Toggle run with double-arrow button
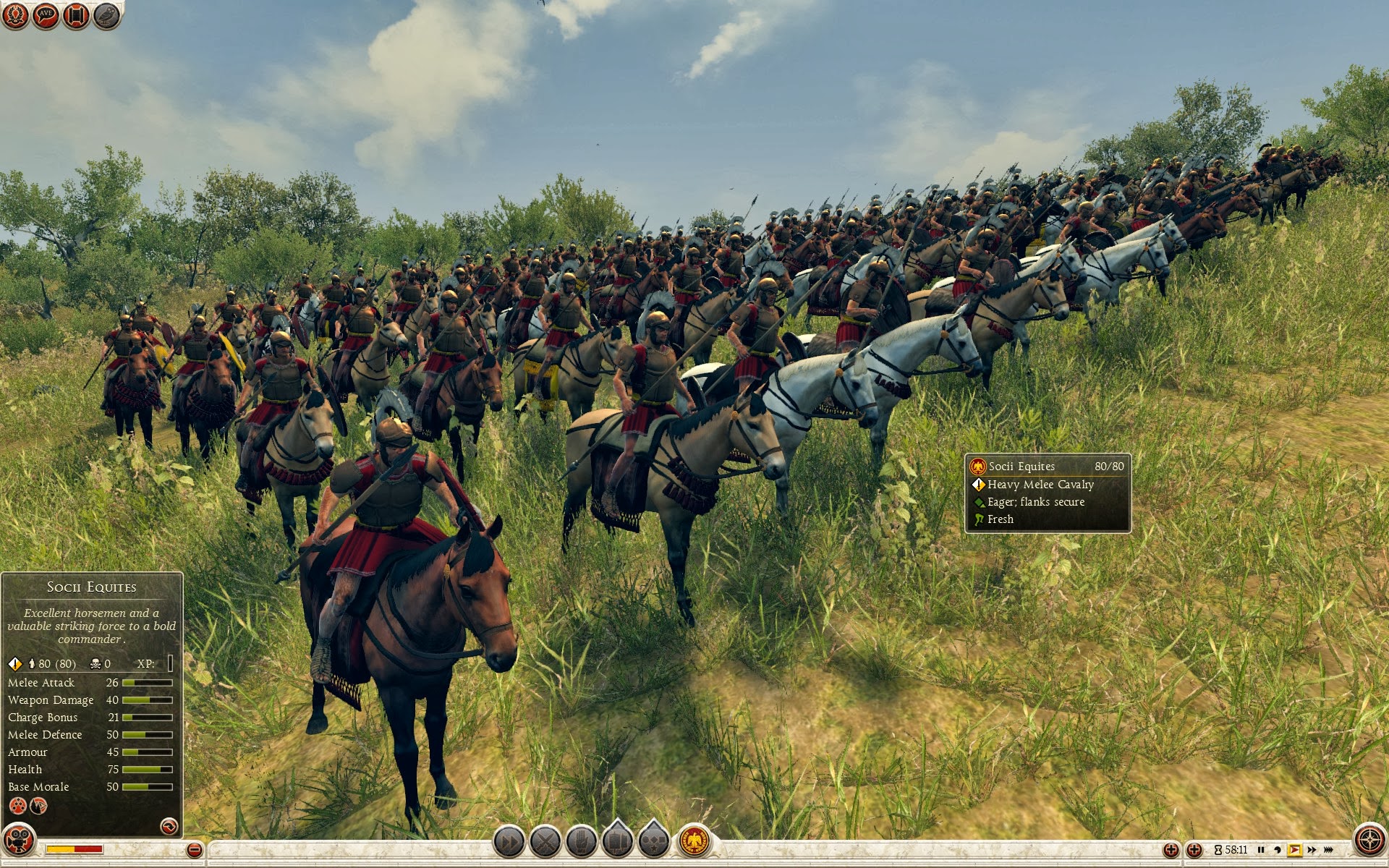Image resolution: width=1389 pixels, height=868 pixels. point(509,841)
